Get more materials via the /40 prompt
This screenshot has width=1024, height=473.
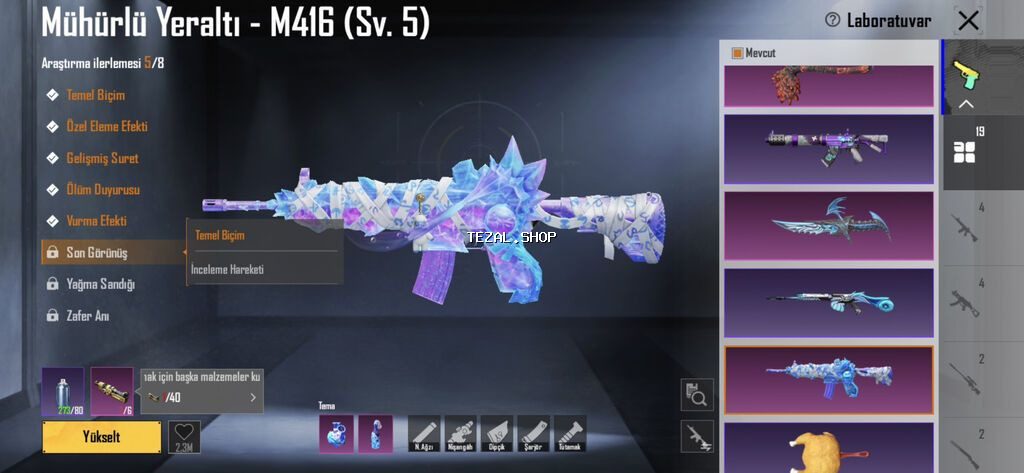202,397
